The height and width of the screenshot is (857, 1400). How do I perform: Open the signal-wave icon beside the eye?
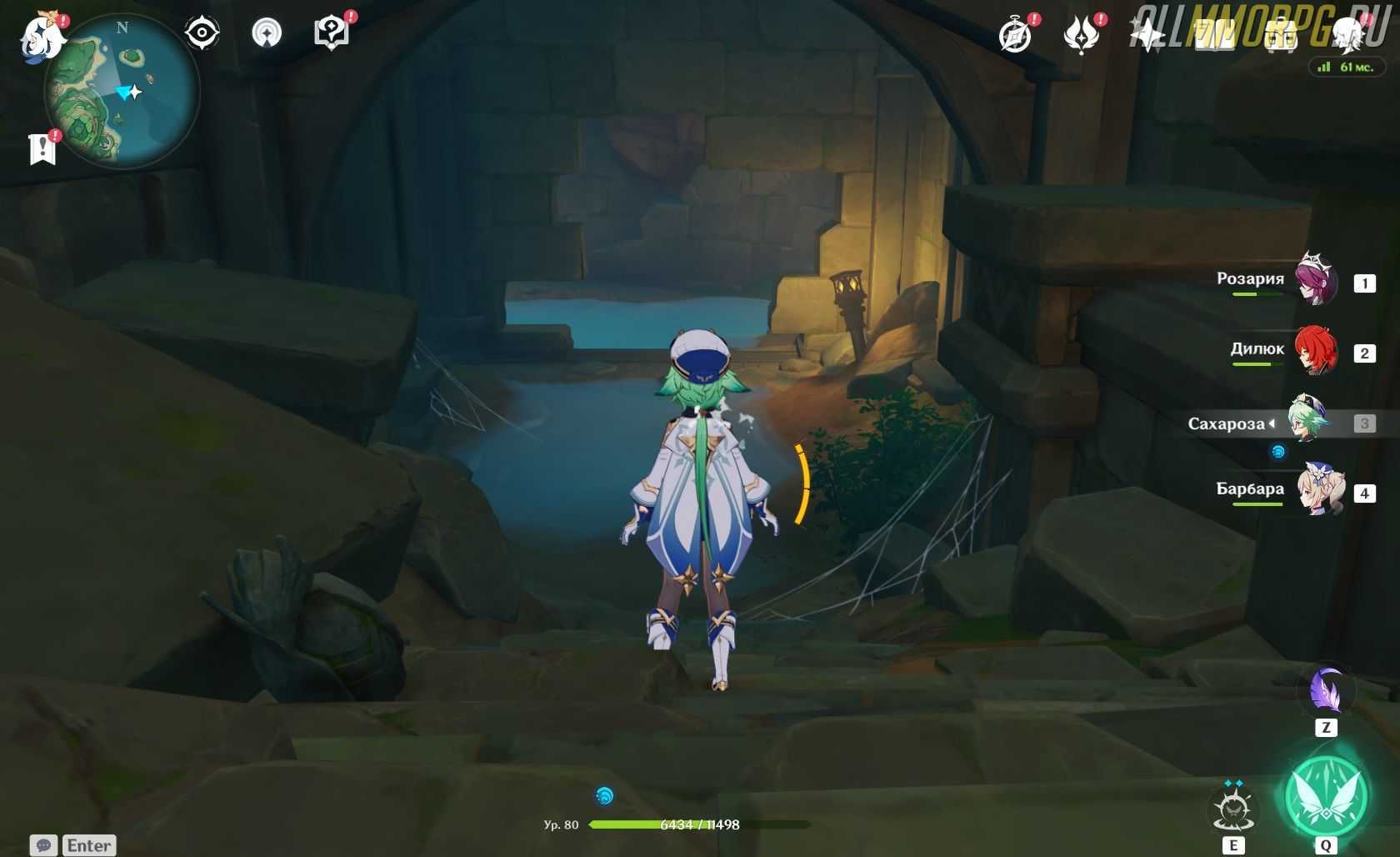[267, 33]
